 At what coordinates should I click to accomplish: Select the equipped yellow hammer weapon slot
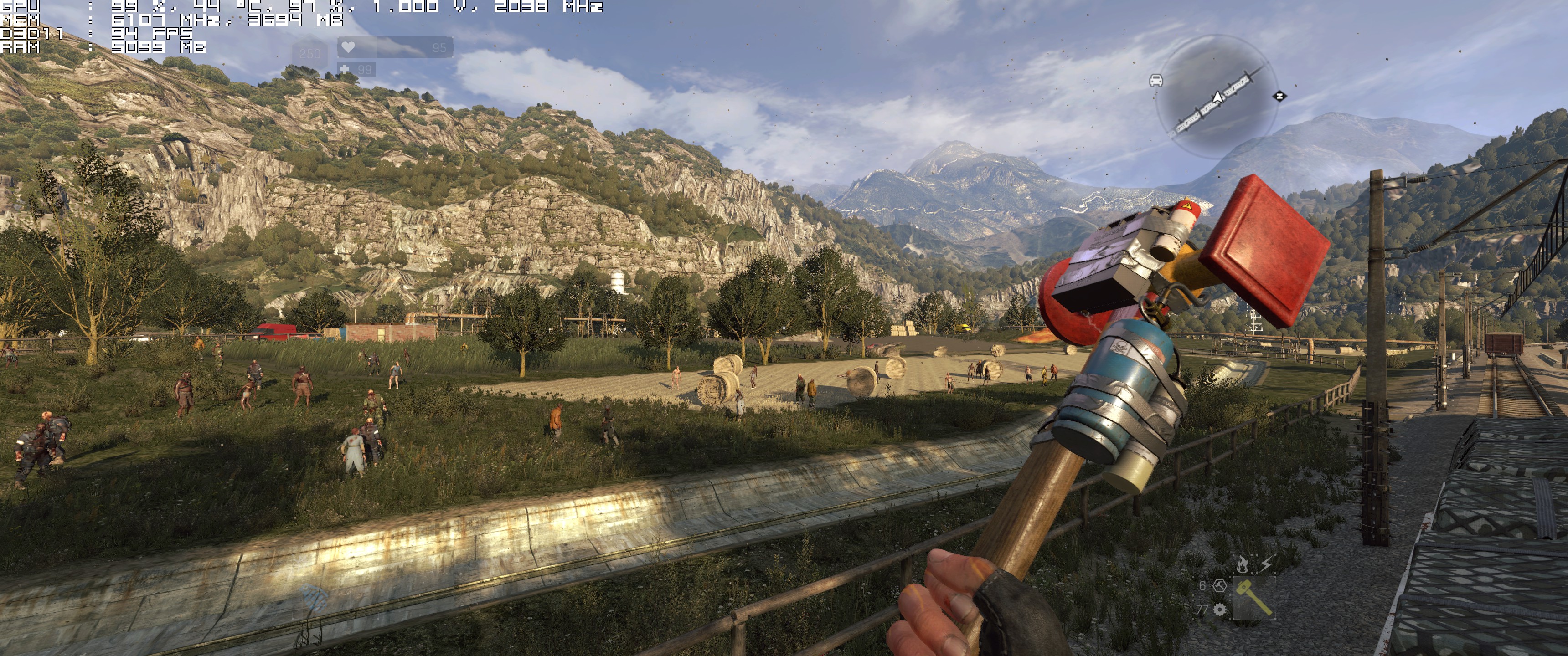[1255, 596]
